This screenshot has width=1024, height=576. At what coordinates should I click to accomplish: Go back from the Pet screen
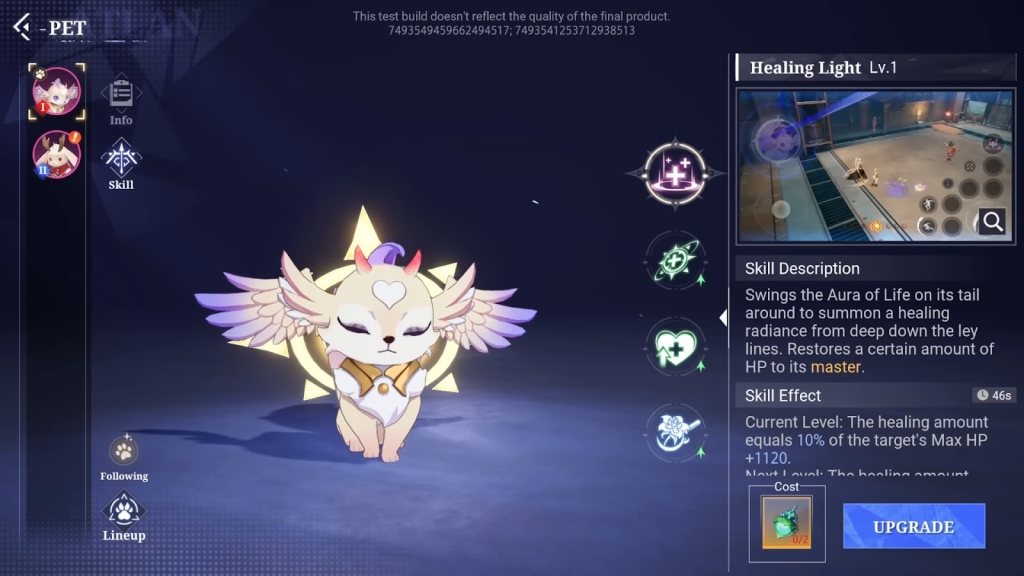tap(22, 26)
